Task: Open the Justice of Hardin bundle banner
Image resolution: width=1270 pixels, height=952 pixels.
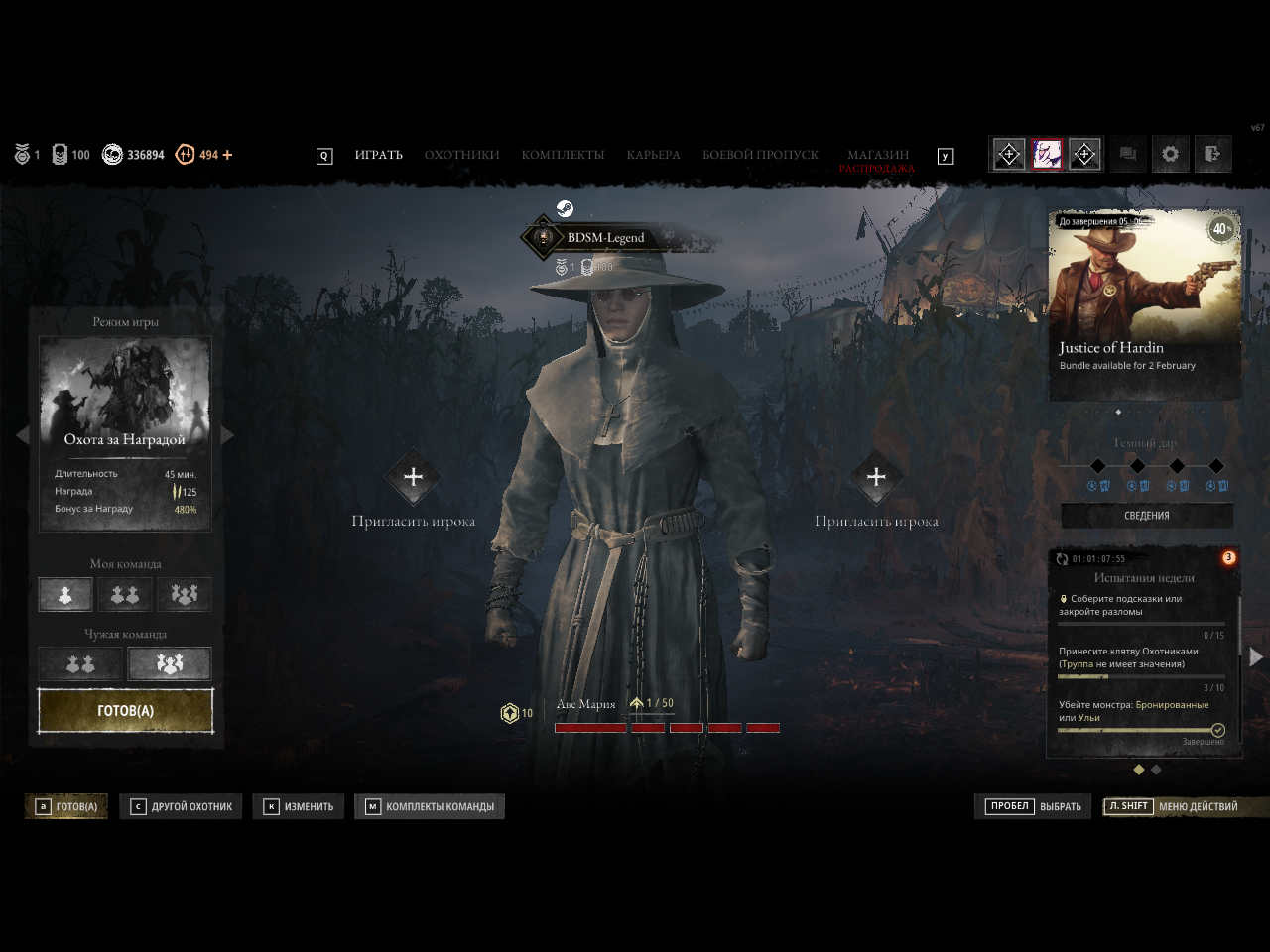Action: tap(1145, 302)
